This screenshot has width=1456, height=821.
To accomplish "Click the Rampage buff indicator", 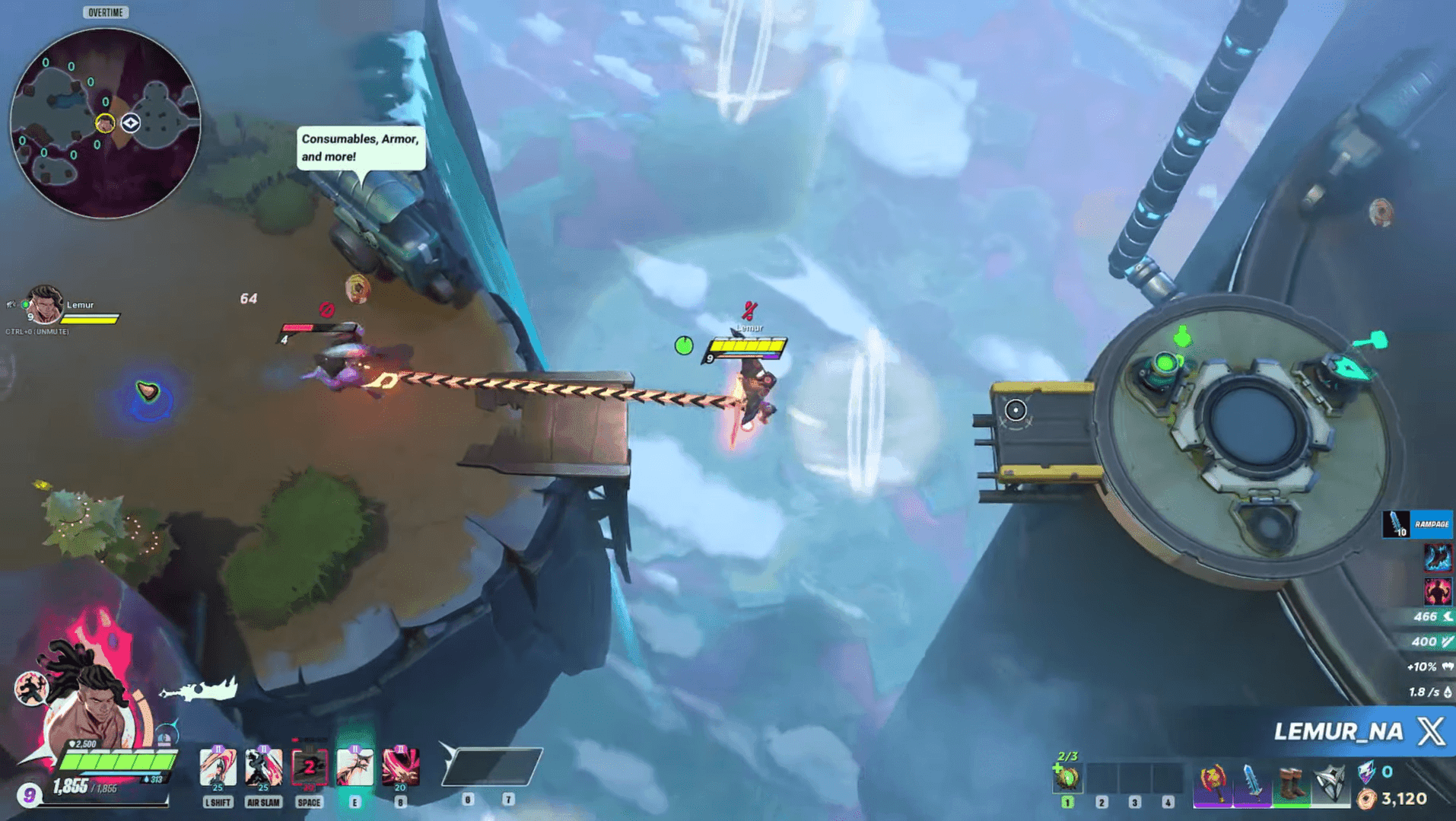I will pyautogui.click(x=1417, y=524).
